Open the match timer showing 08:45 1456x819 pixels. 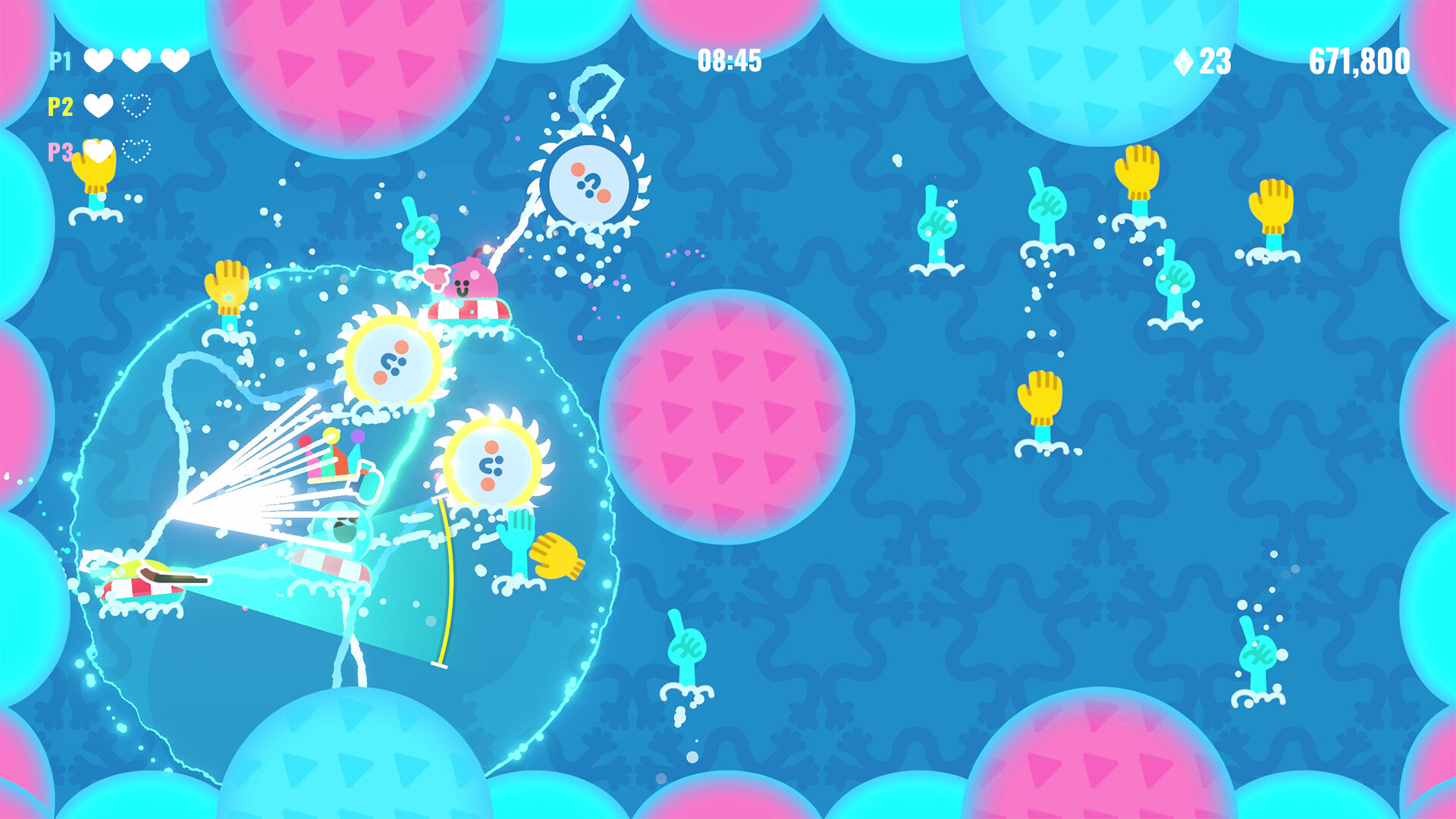[730, 62]
